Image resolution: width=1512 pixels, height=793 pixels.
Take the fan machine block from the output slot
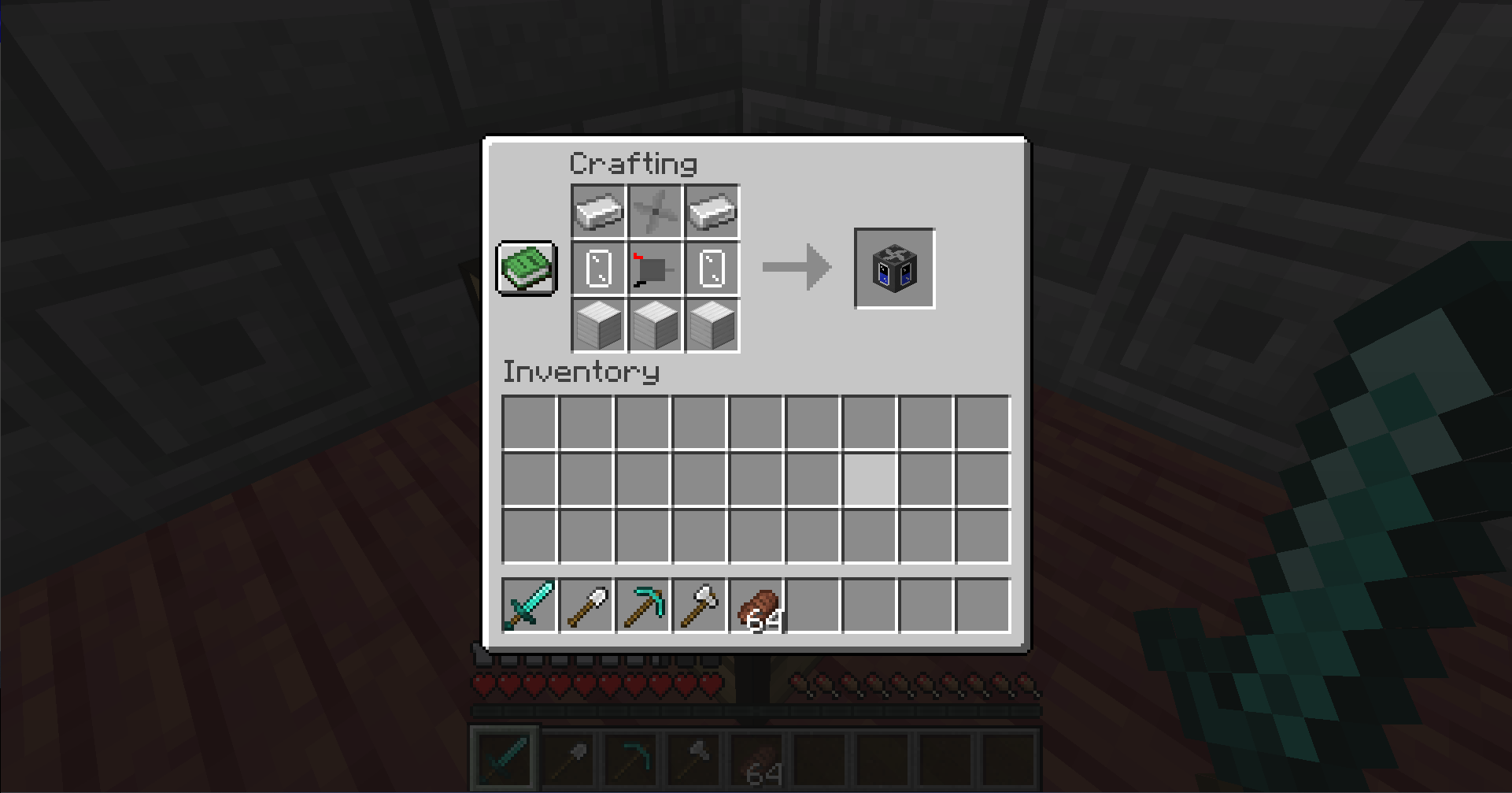point(894,269)
